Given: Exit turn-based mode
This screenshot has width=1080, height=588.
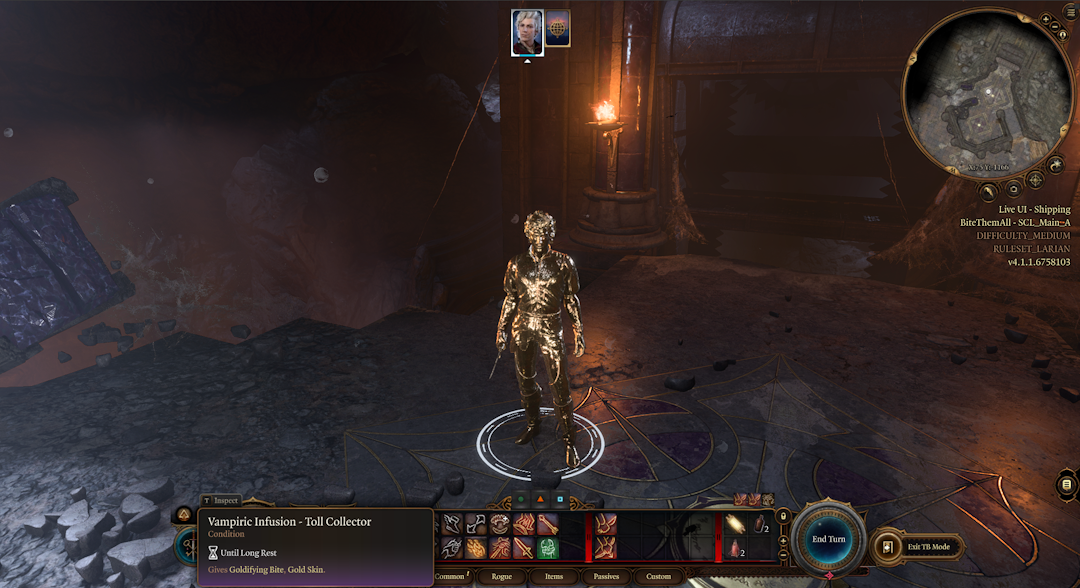Looking at the screenshot, I should point(920,547).
